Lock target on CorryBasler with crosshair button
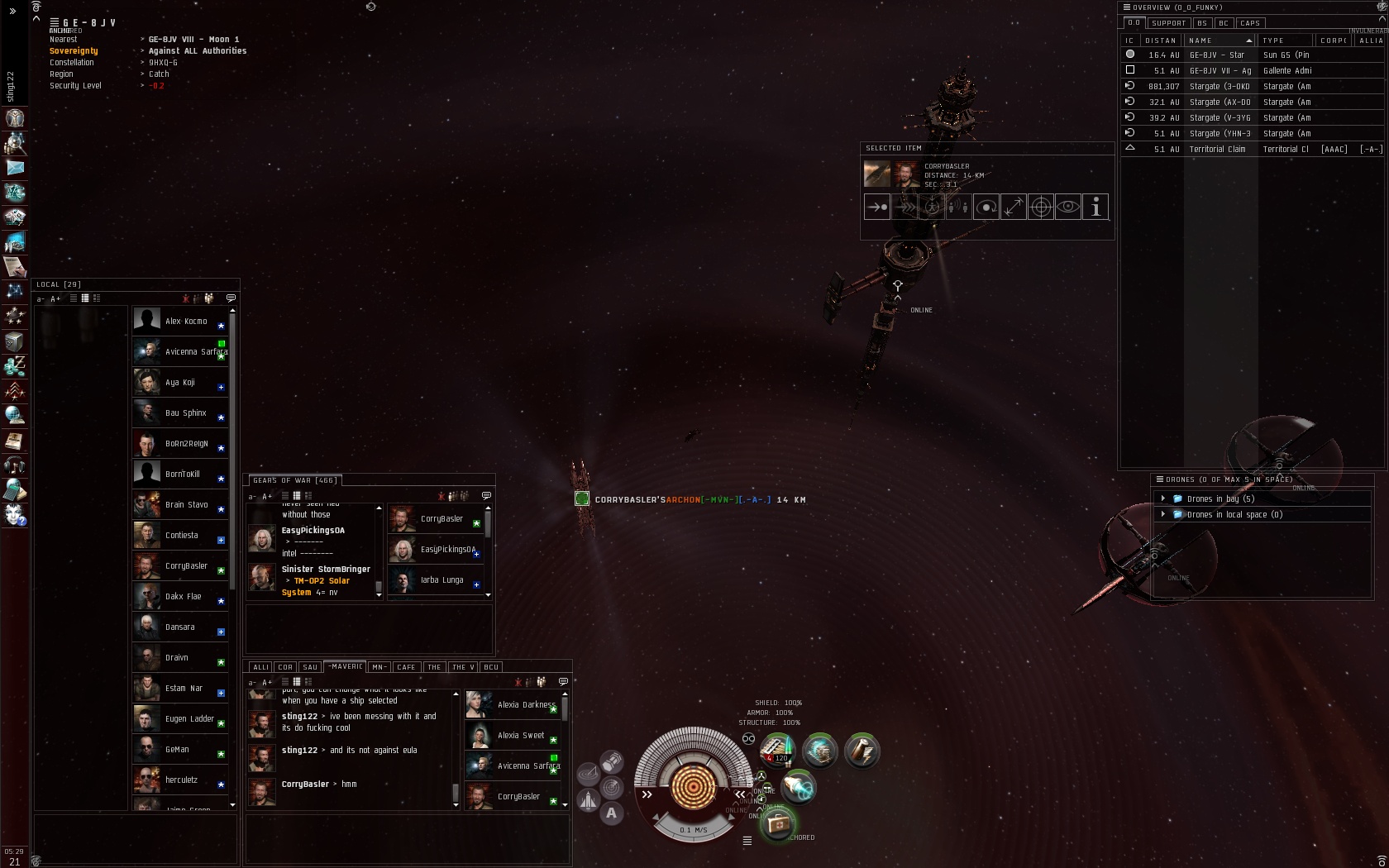The image size is (1389, 868). click(1041, 207)
